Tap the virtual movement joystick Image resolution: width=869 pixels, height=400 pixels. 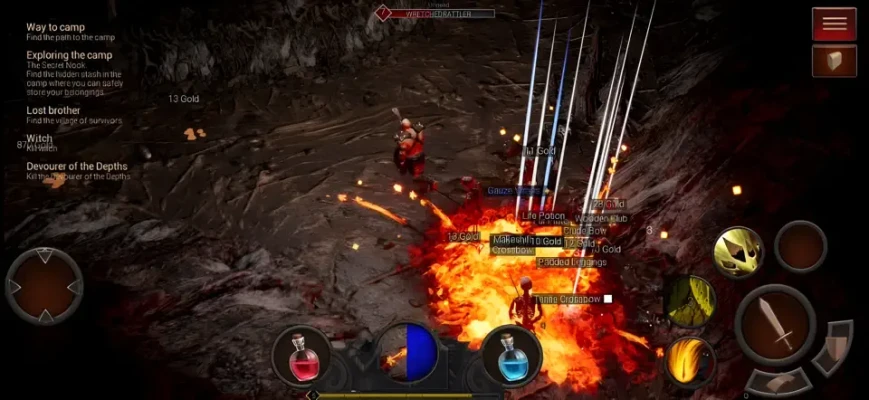point(45,287)
